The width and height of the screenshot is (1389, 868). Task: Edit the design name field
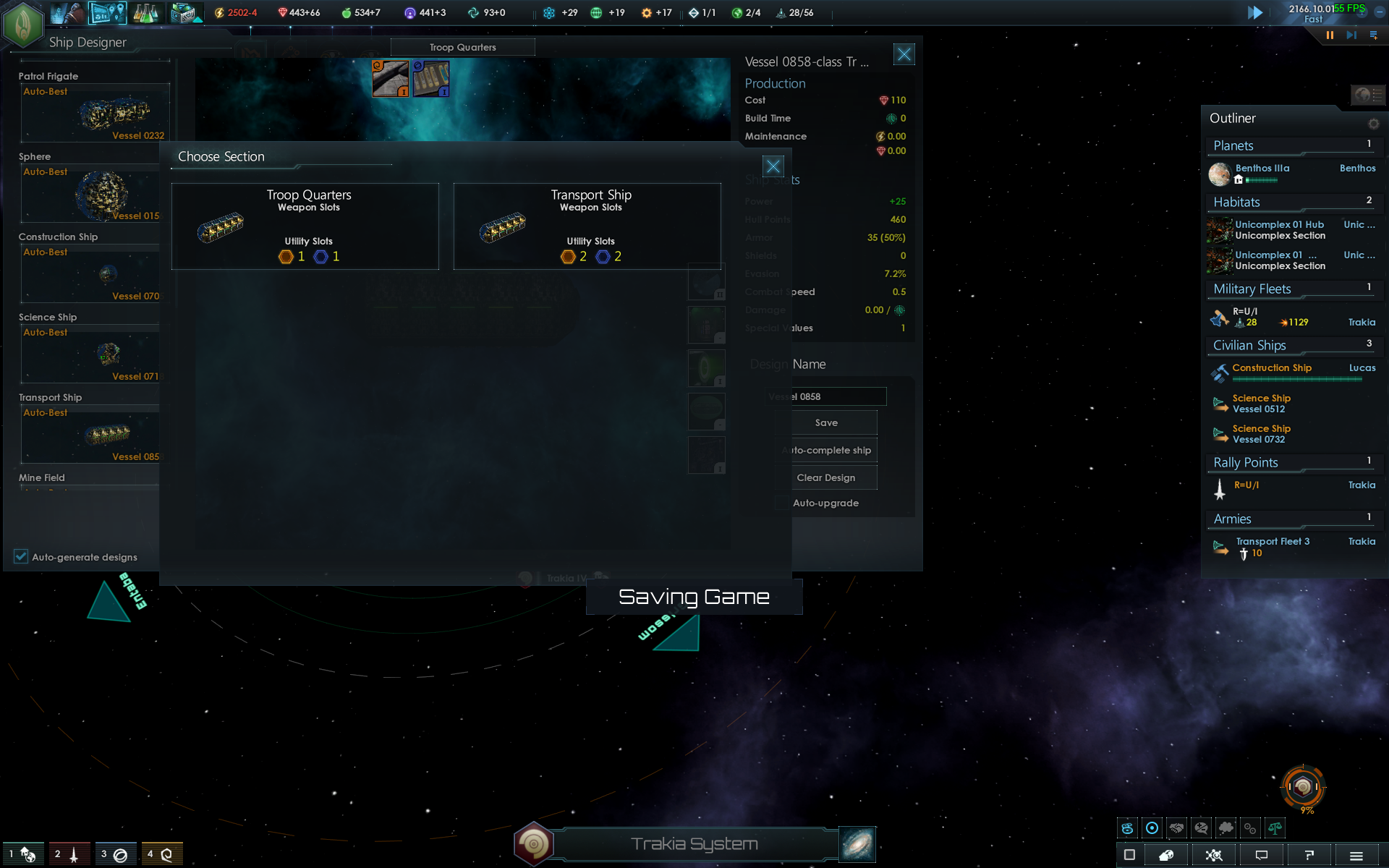826,396
